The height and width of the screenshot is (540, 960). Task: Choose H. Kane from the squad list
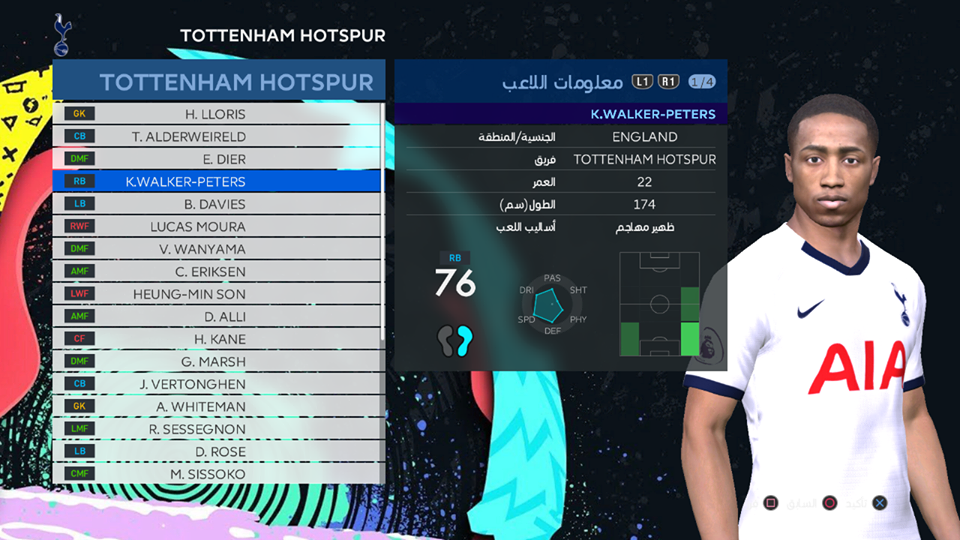pos(215,339)
